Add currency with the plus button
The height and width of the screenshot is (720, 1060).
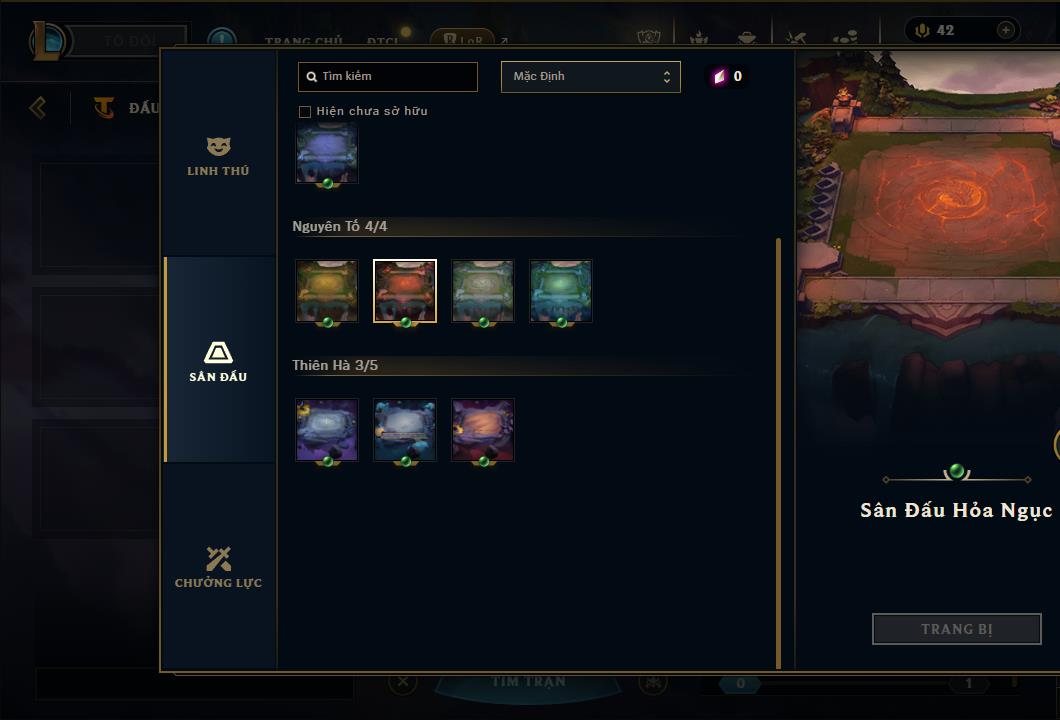click(x=1005, y=30)
